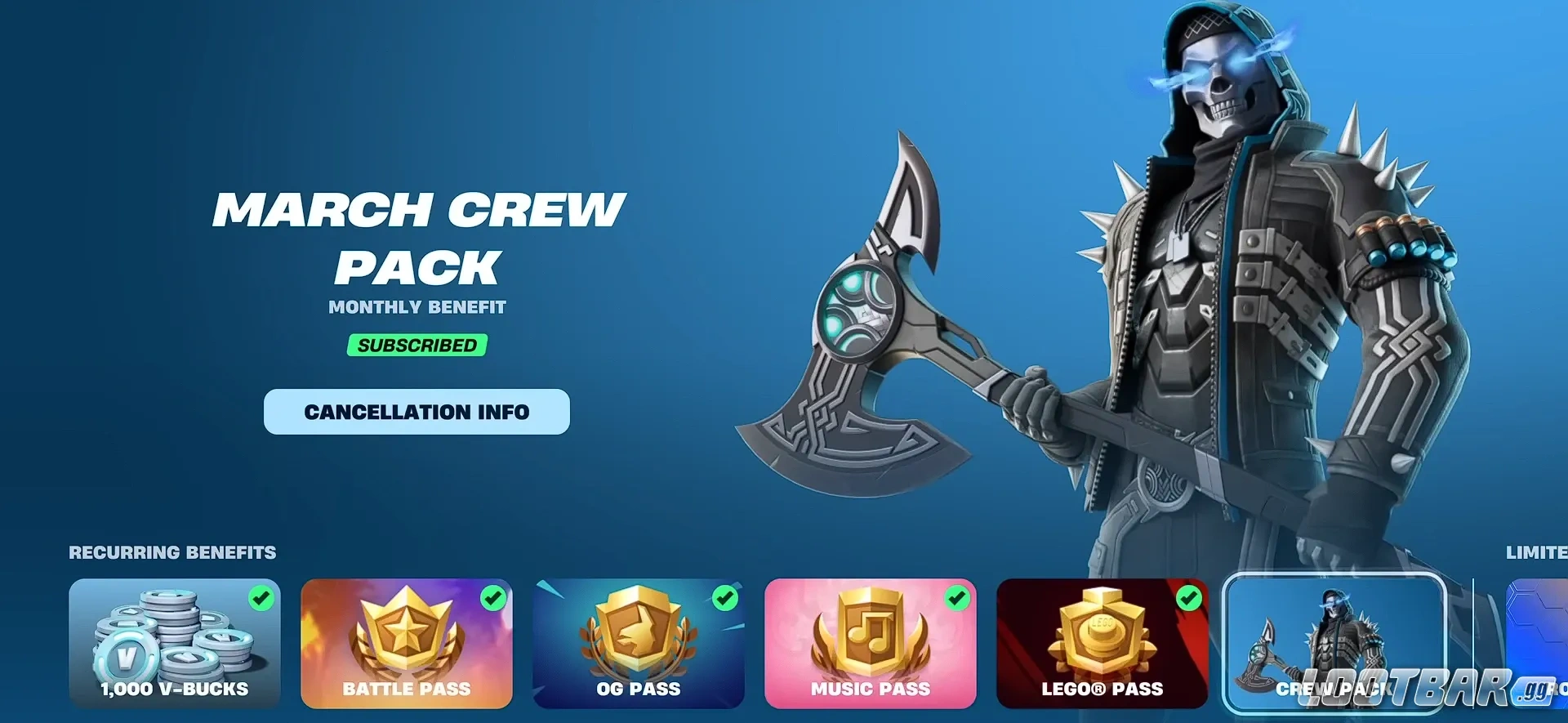
Task: Toggle the Battle Pass claimed checkmark
Action: tap(492, 599)
